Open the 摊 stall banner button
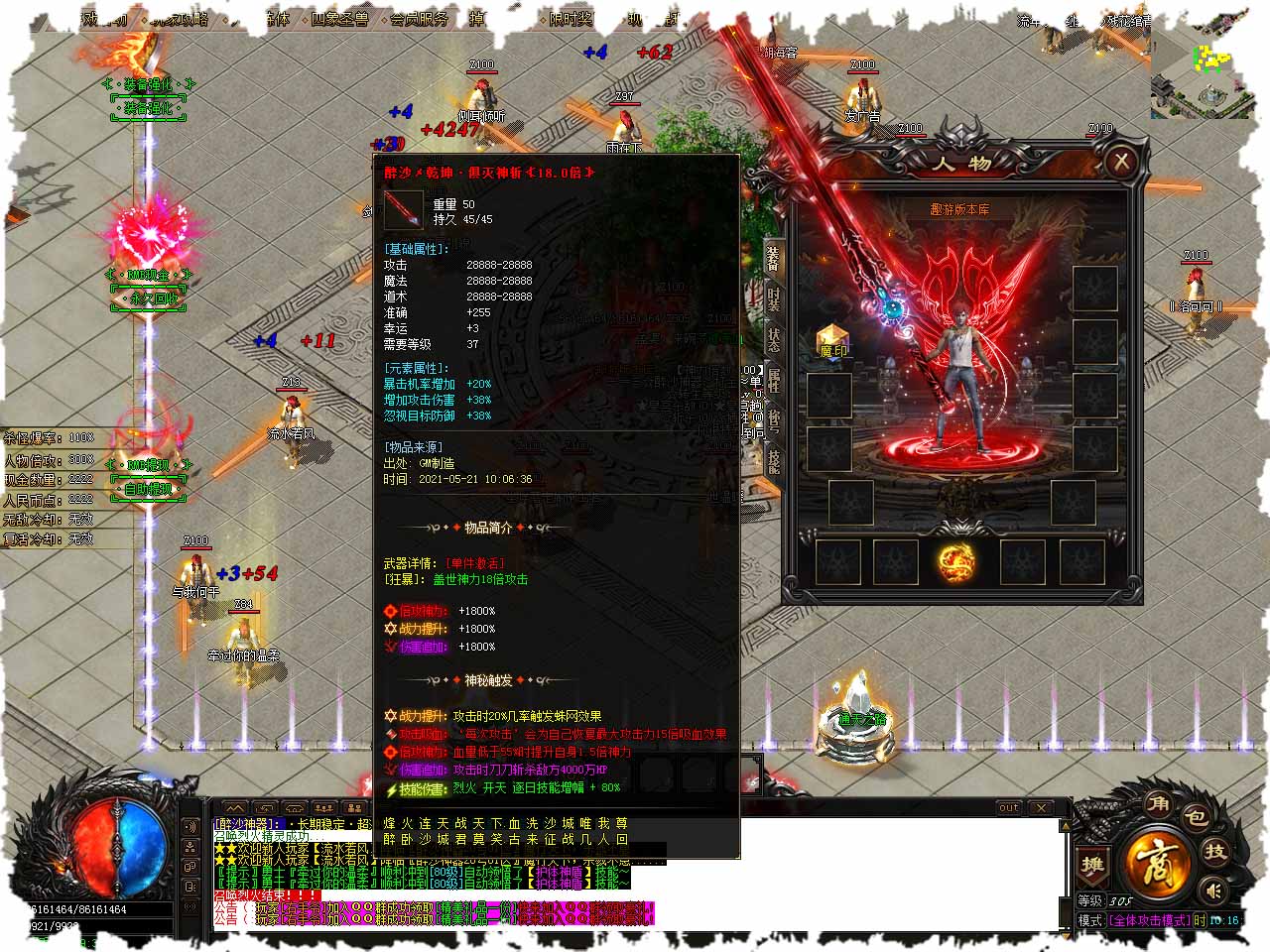The width and height of the screenshot is (1270, 952). [x=1092, y=866]
